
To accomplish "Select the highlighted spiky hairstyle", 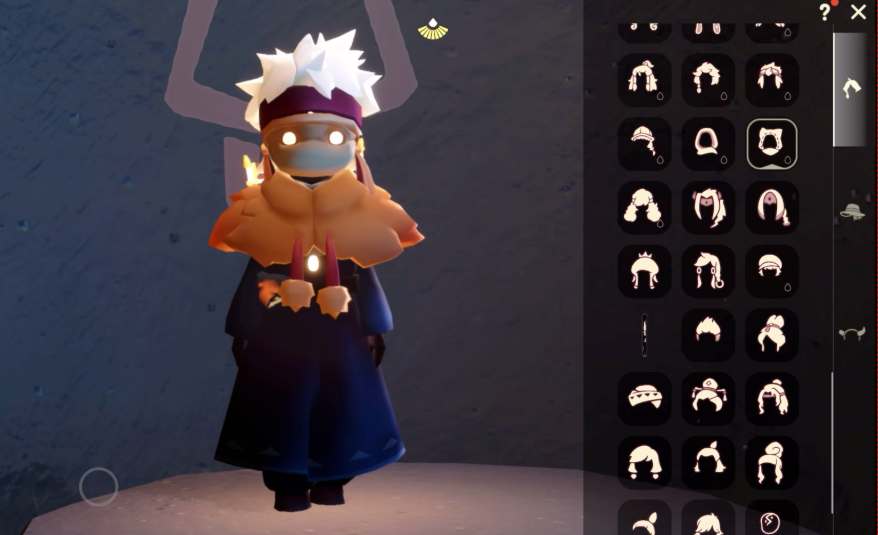I will point(771,145).
